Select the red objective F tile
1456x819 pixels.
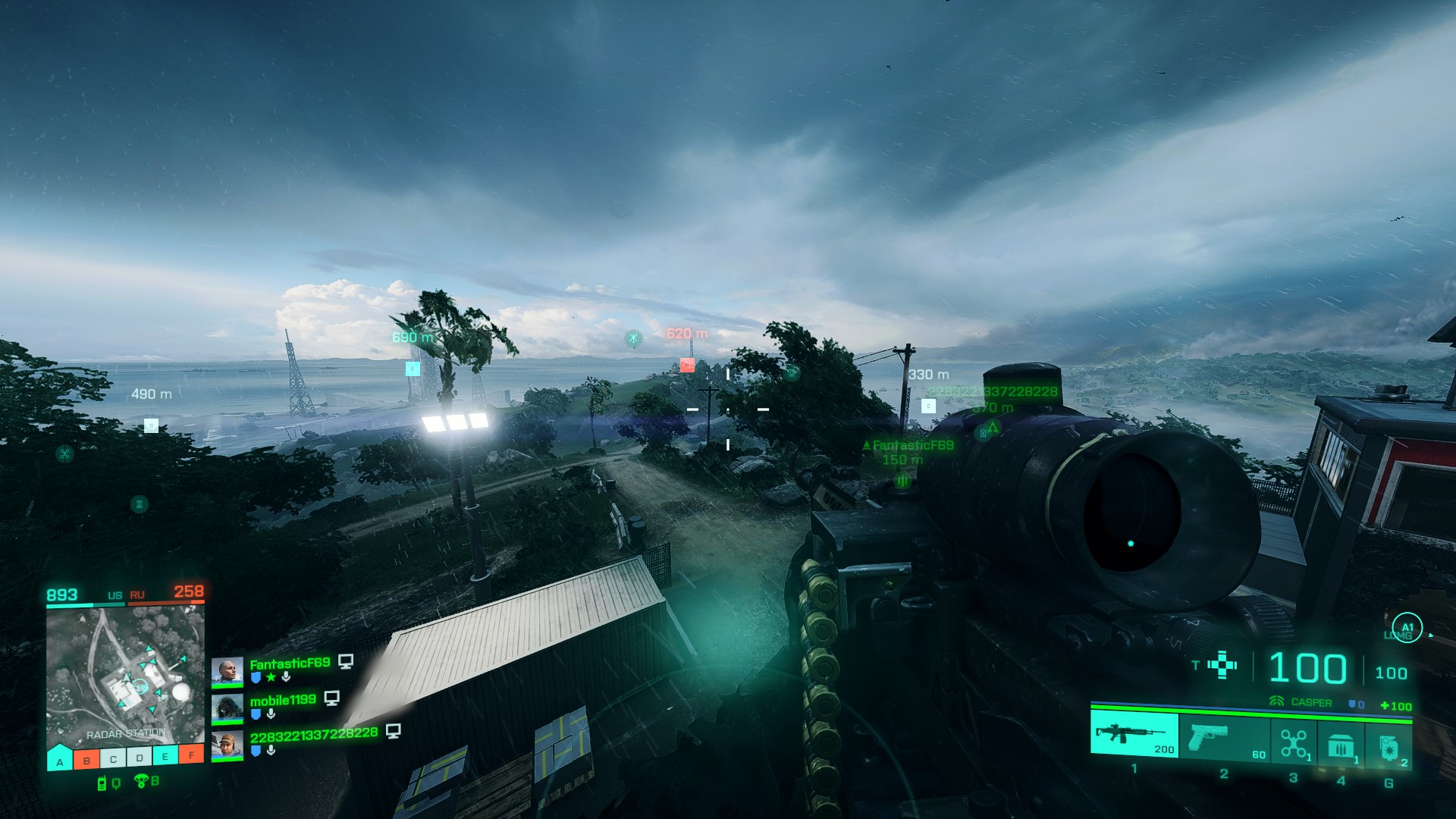tap(191, 755)
